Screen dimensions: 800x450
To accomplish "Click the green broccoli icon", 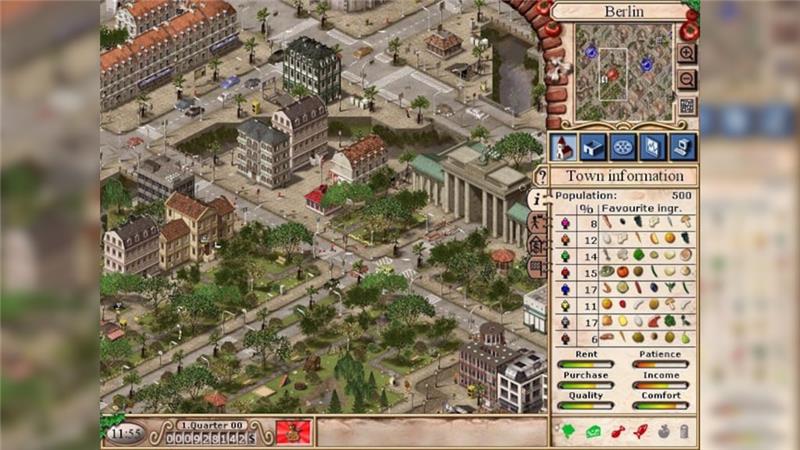I will (x=569, y=432).
